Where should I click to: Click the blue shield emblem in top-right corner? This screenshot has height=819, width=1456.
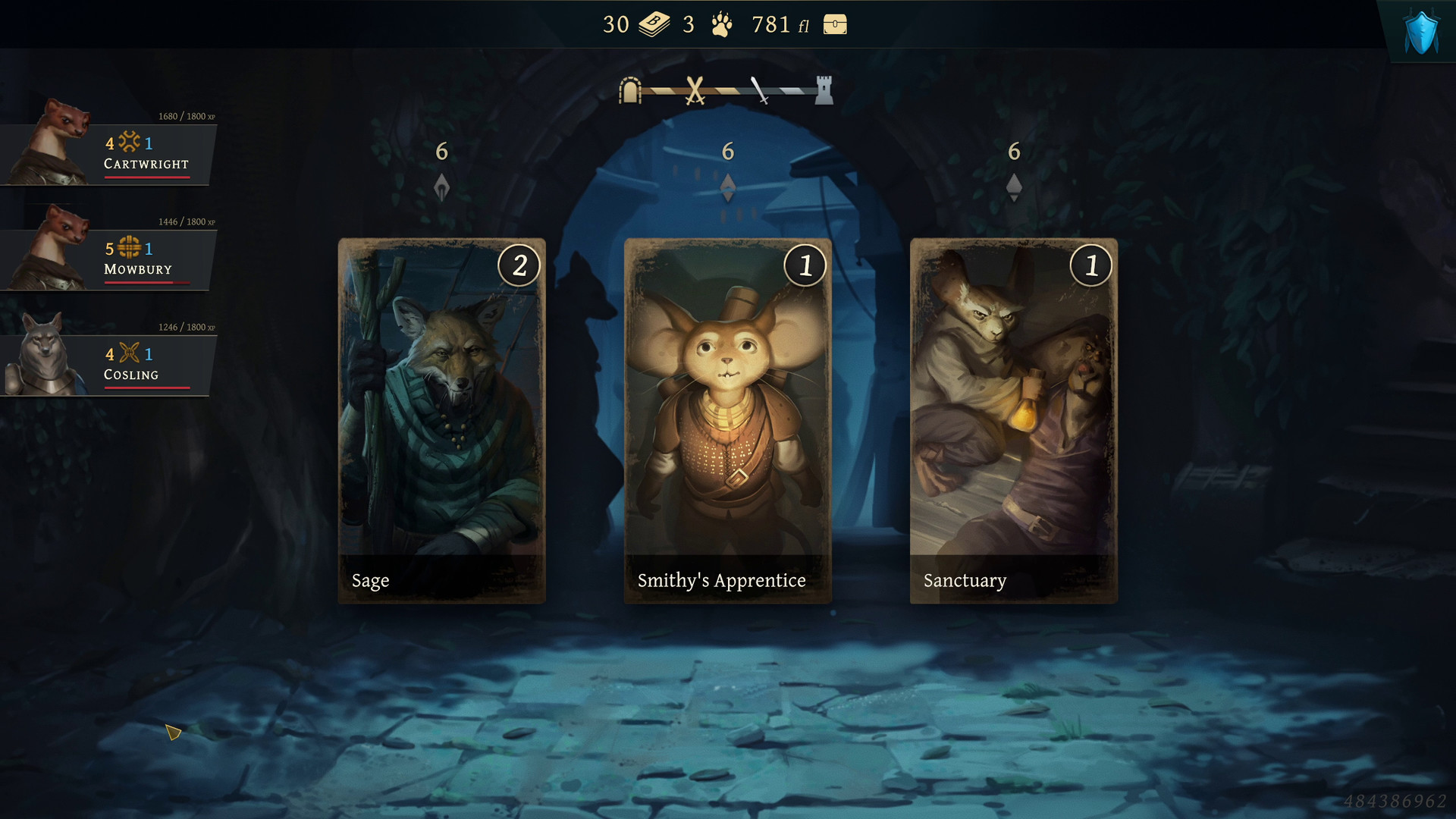pos(1420,30)
